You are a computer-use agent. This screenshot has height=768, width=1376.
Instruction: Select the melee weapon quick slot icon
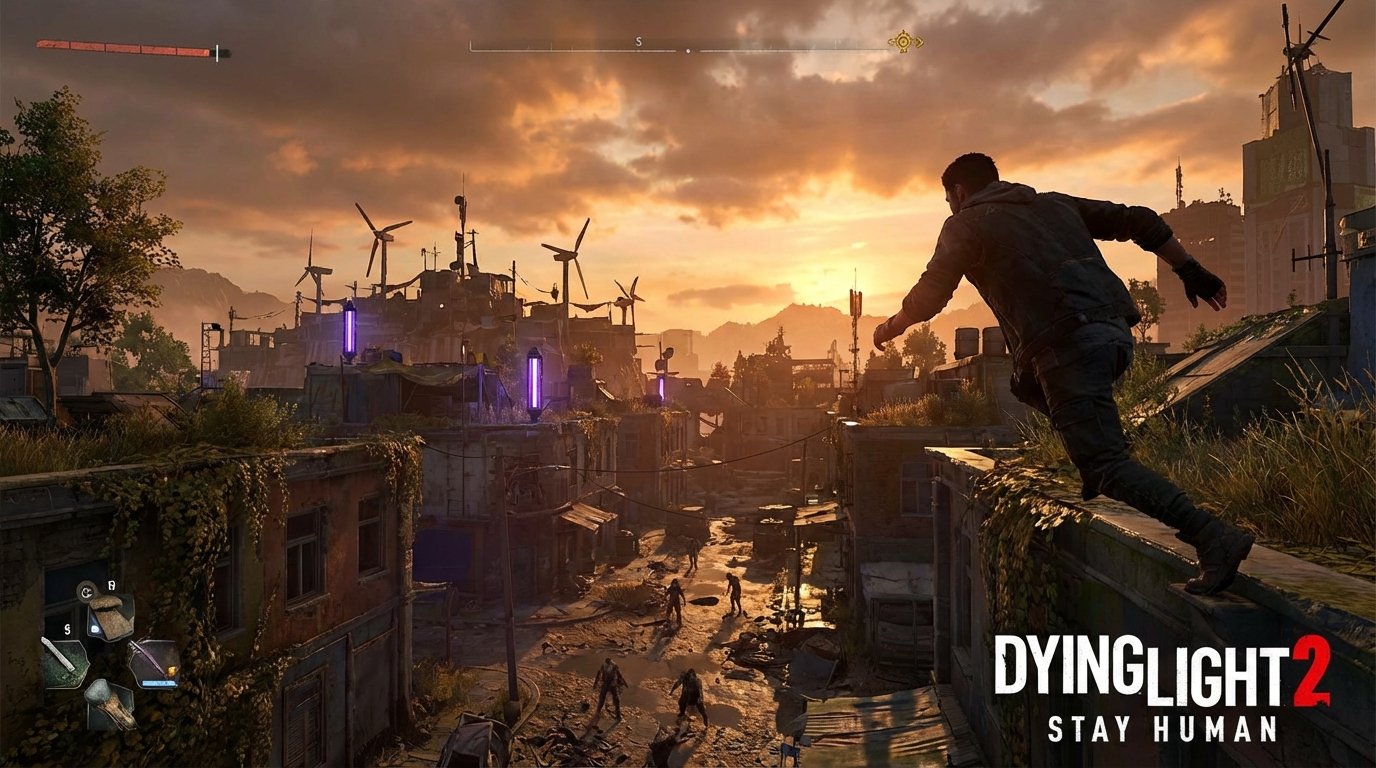pos(66,660)
